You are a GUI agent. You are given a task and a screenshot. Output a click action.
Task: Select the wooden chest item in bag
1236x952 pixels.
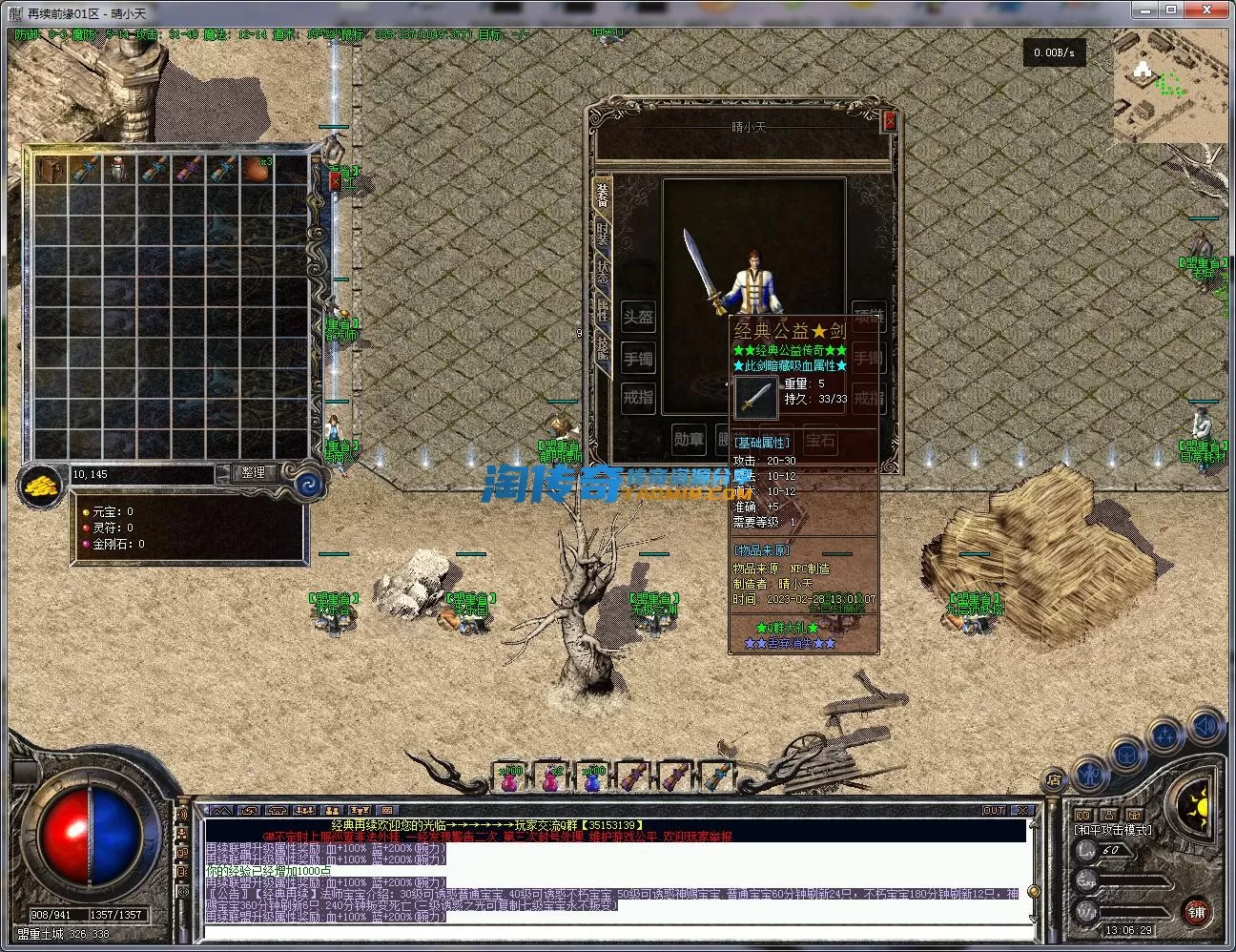coord(51,170)
